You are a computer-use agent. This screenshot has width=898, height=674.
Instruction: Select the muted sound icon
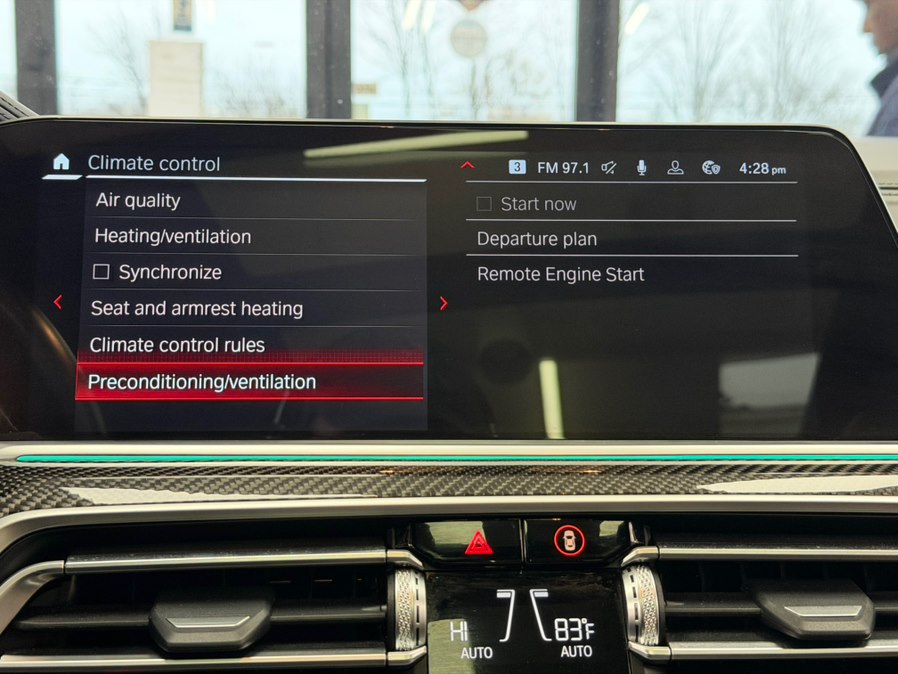[609, 168]
